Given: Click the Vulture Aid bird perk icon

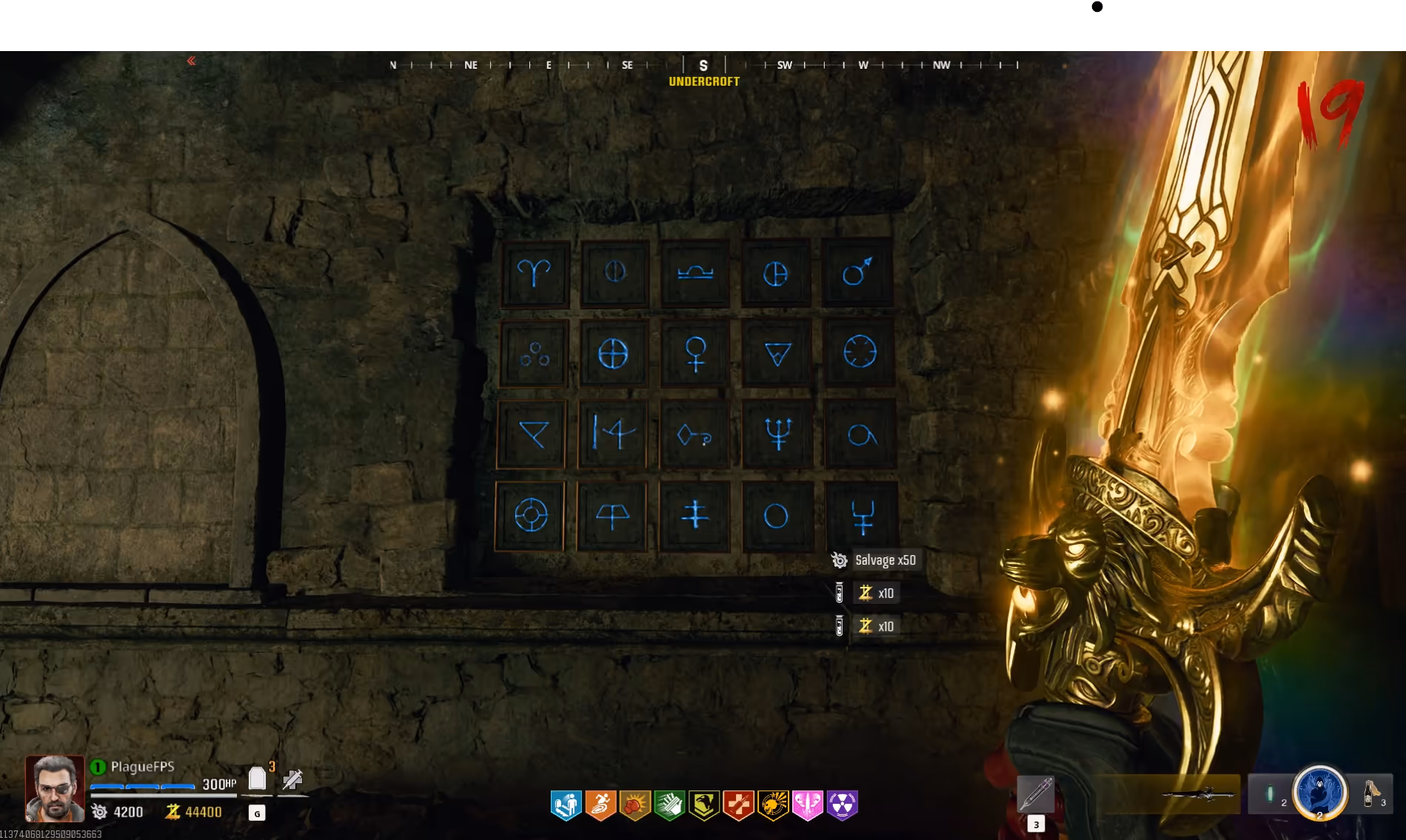Looking at the screenshot, I should pos(703,804).
